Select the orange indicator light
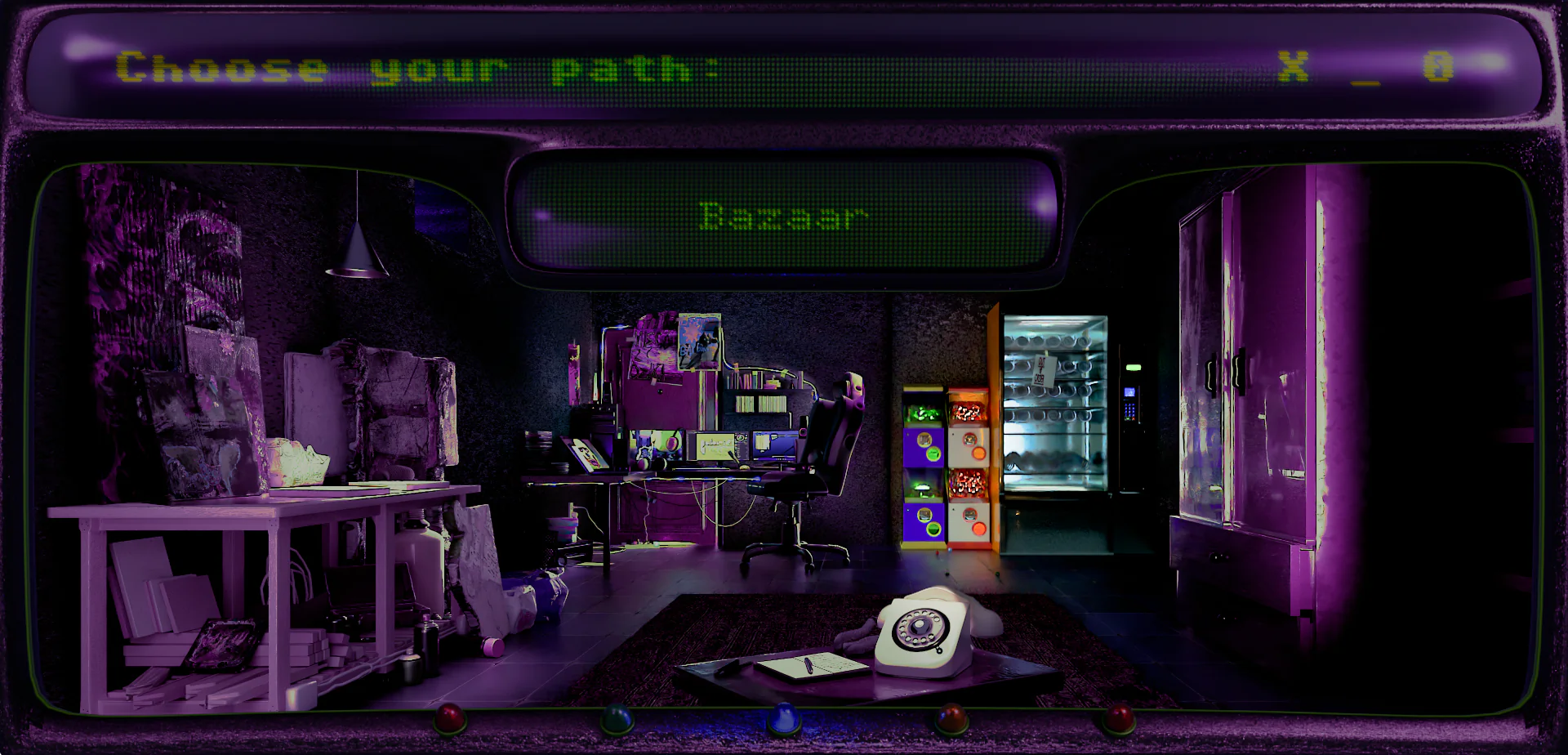Screen dimensions: 1568x755 click(x=951, y=717)
